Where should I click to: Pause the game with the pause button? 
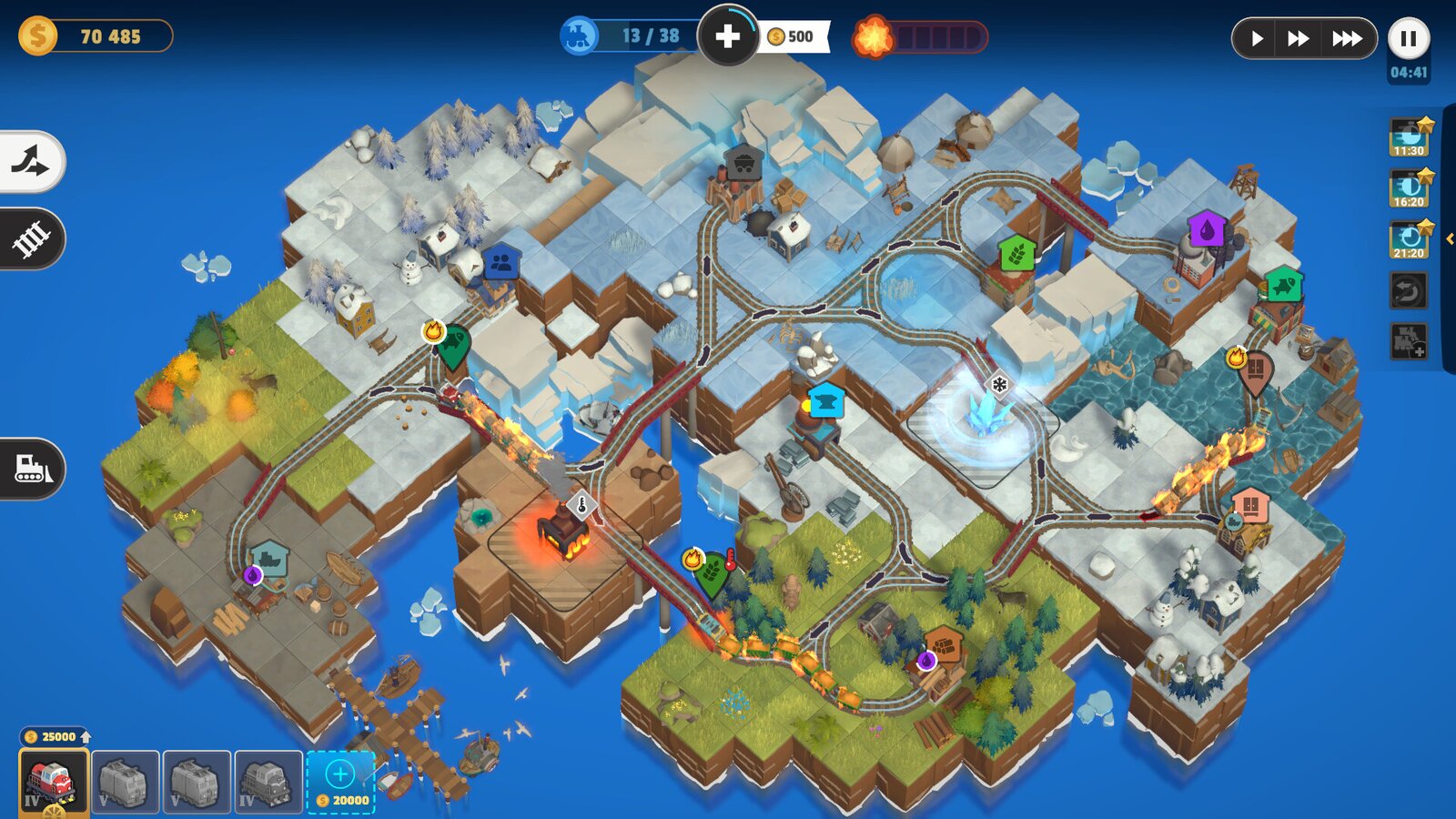1409,38
